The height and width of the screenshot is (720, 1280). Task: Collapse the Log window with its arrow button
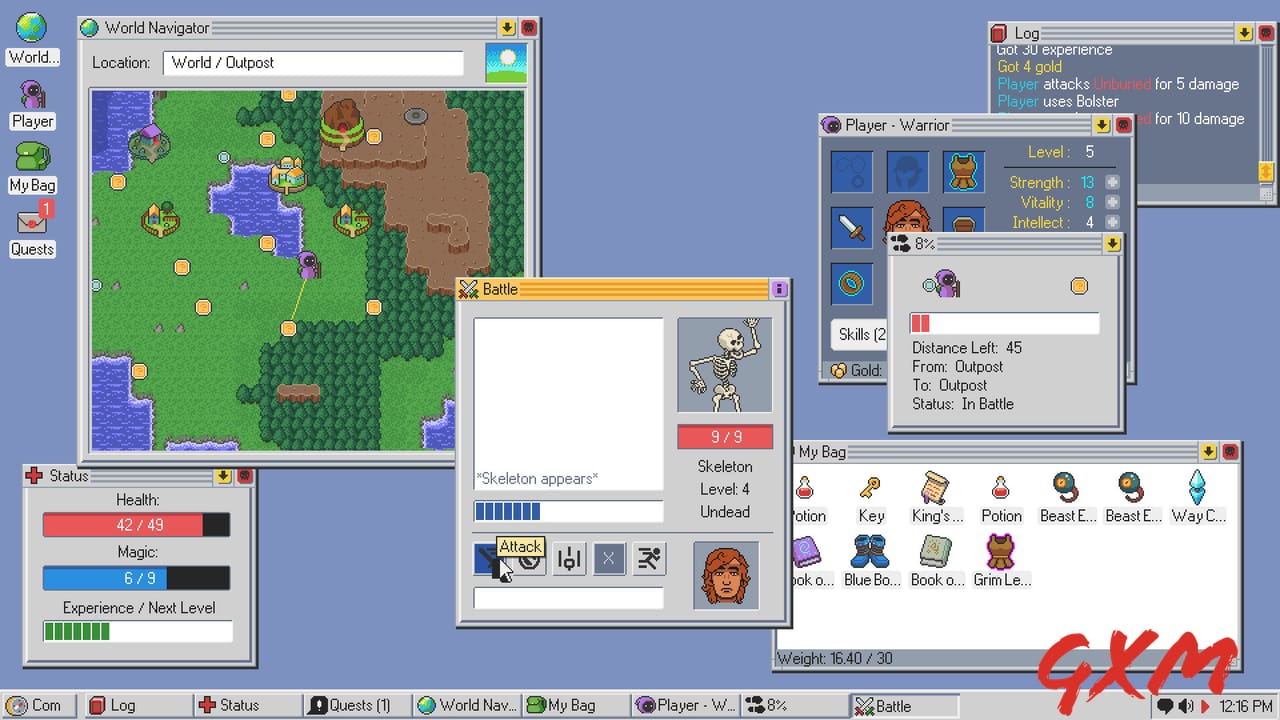click(x=1243, y=33)
